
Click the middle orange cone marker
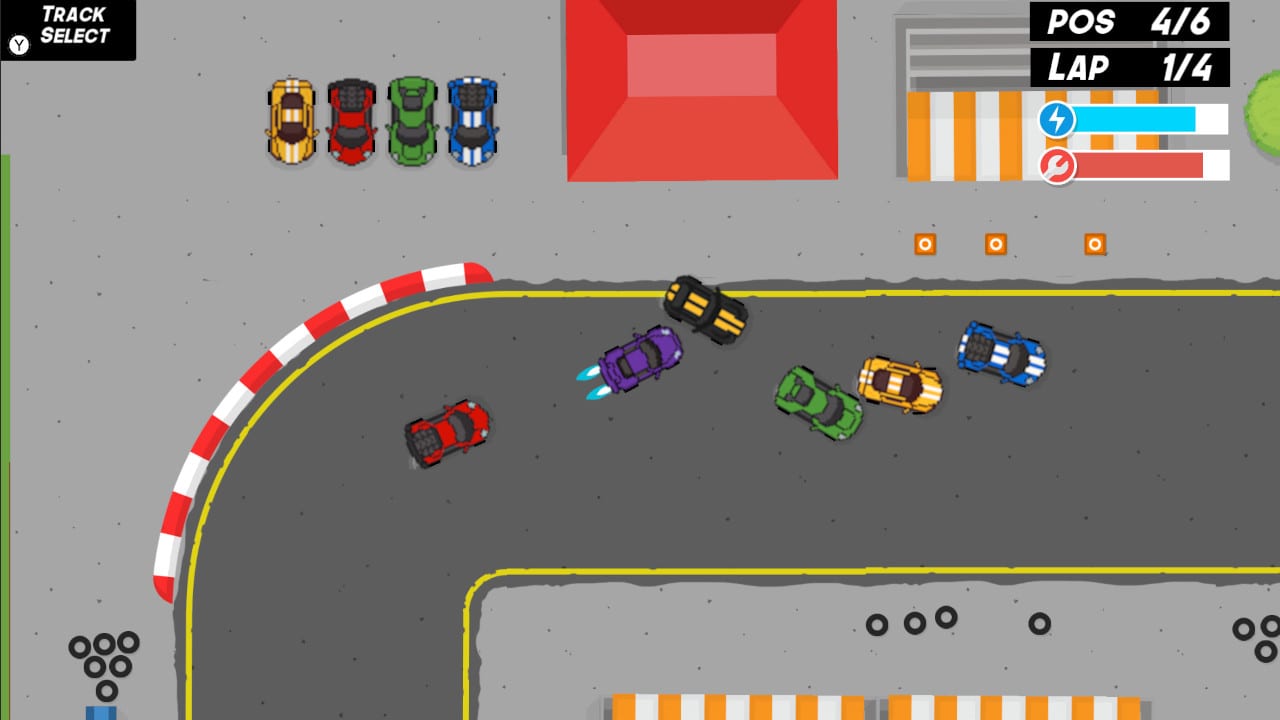[x=994, y=243]
